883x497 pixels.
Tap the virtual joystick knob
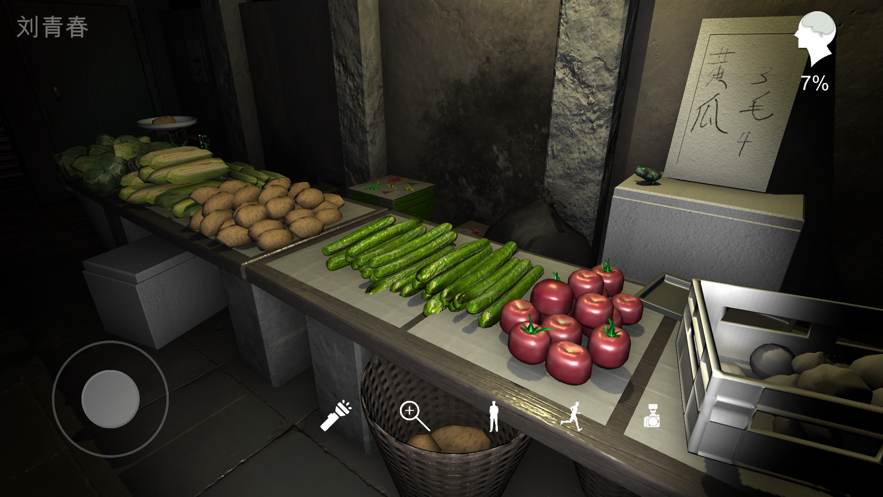coord(110,399)
